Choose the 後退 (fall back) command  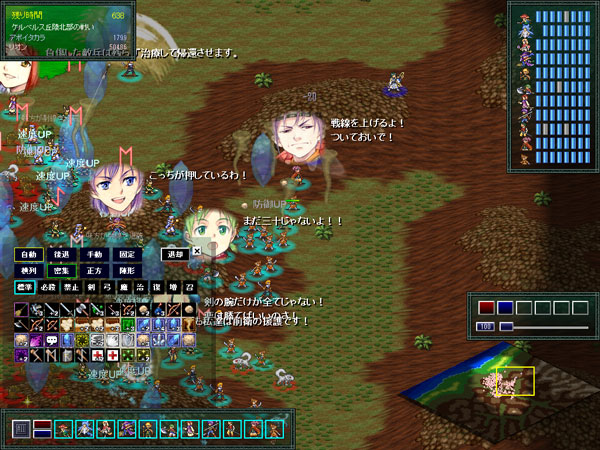[x=61, y=254]
